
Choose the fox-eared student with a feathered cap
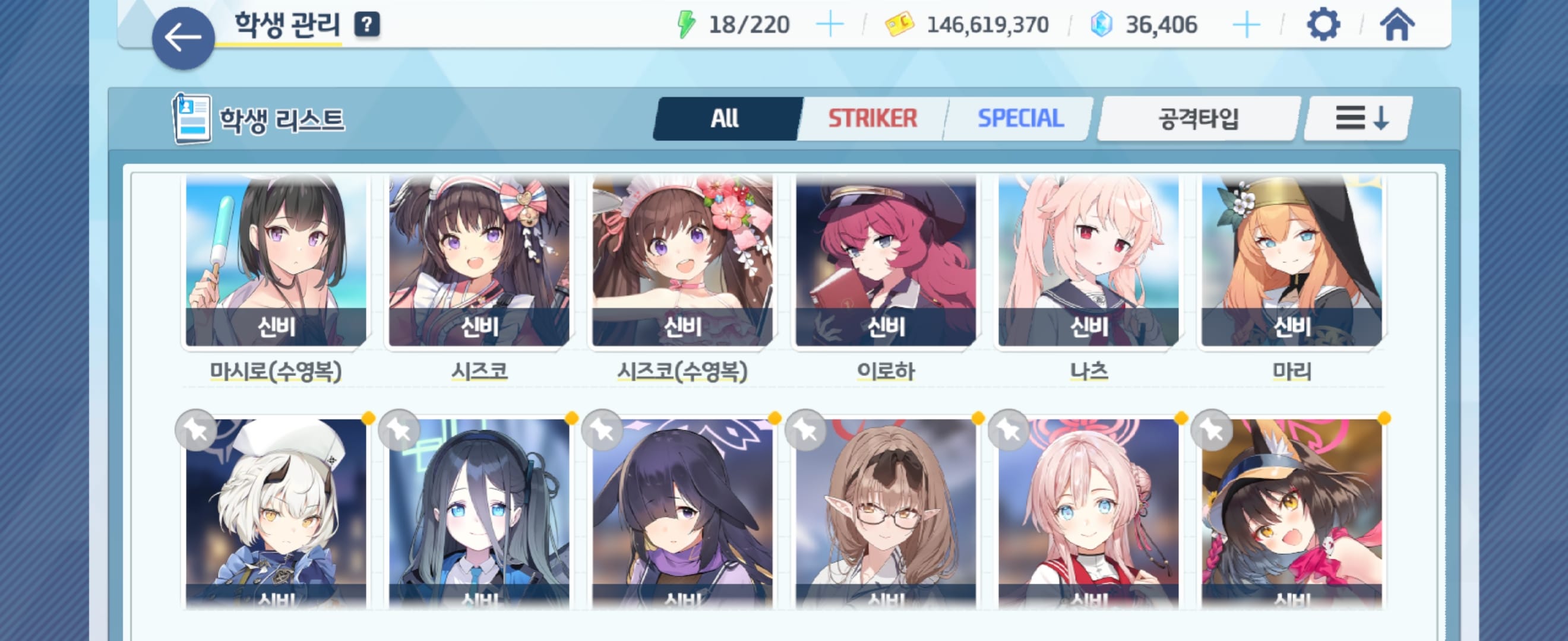click(x=1292, y=514)
